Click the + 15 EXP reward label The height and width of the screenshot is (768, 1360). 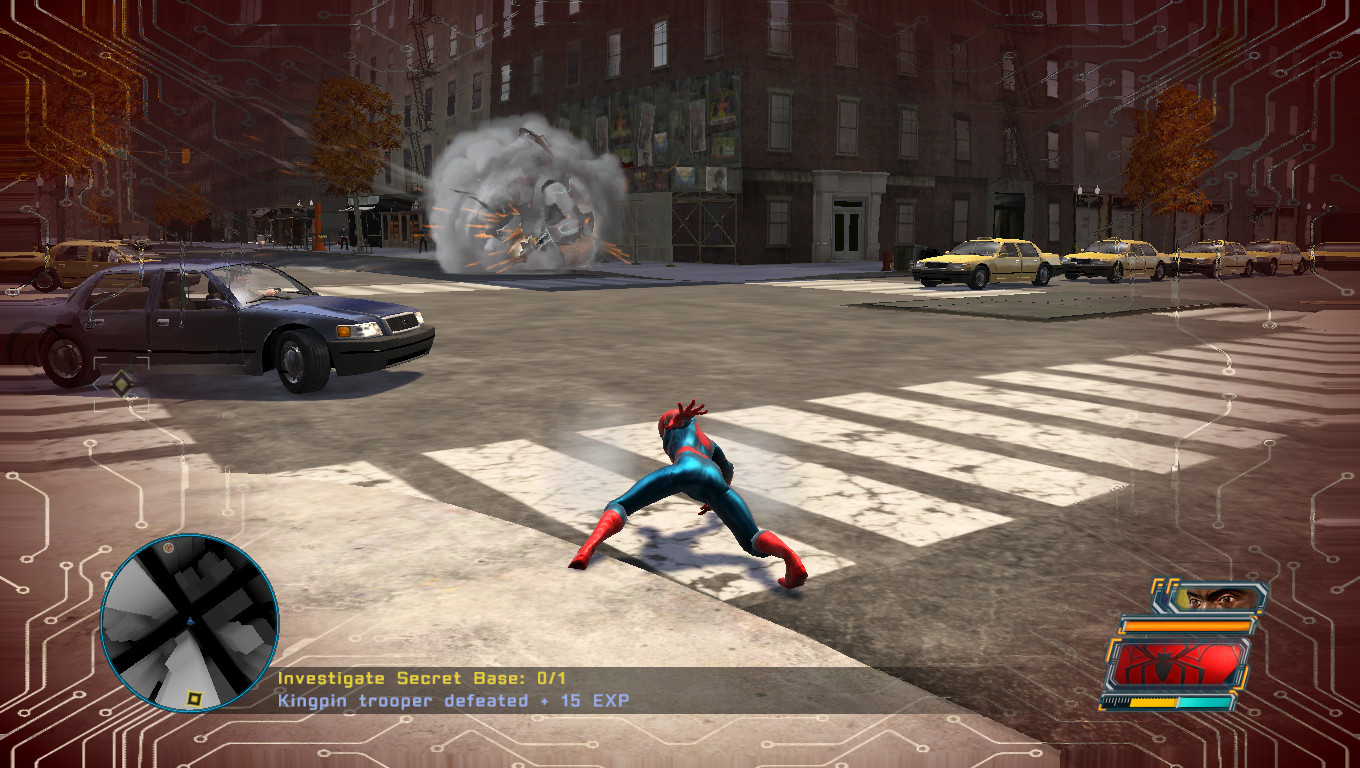pos(590,701)
